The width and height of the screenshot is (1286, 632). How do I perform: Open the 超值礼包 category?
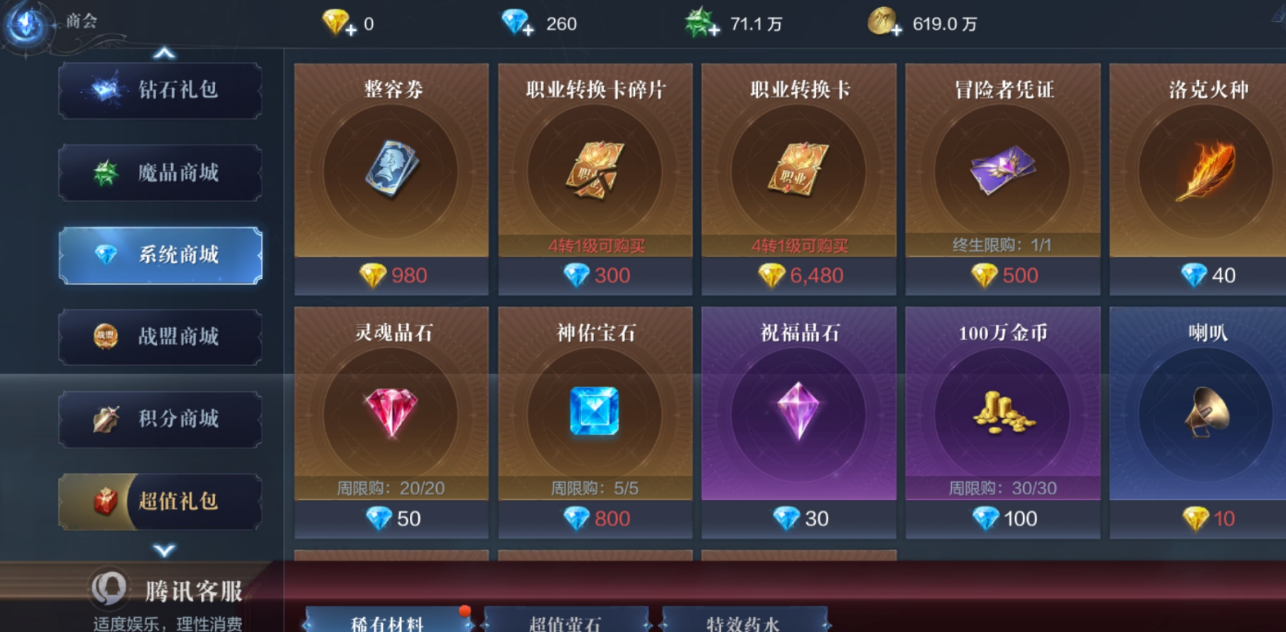tap(160, 501)
